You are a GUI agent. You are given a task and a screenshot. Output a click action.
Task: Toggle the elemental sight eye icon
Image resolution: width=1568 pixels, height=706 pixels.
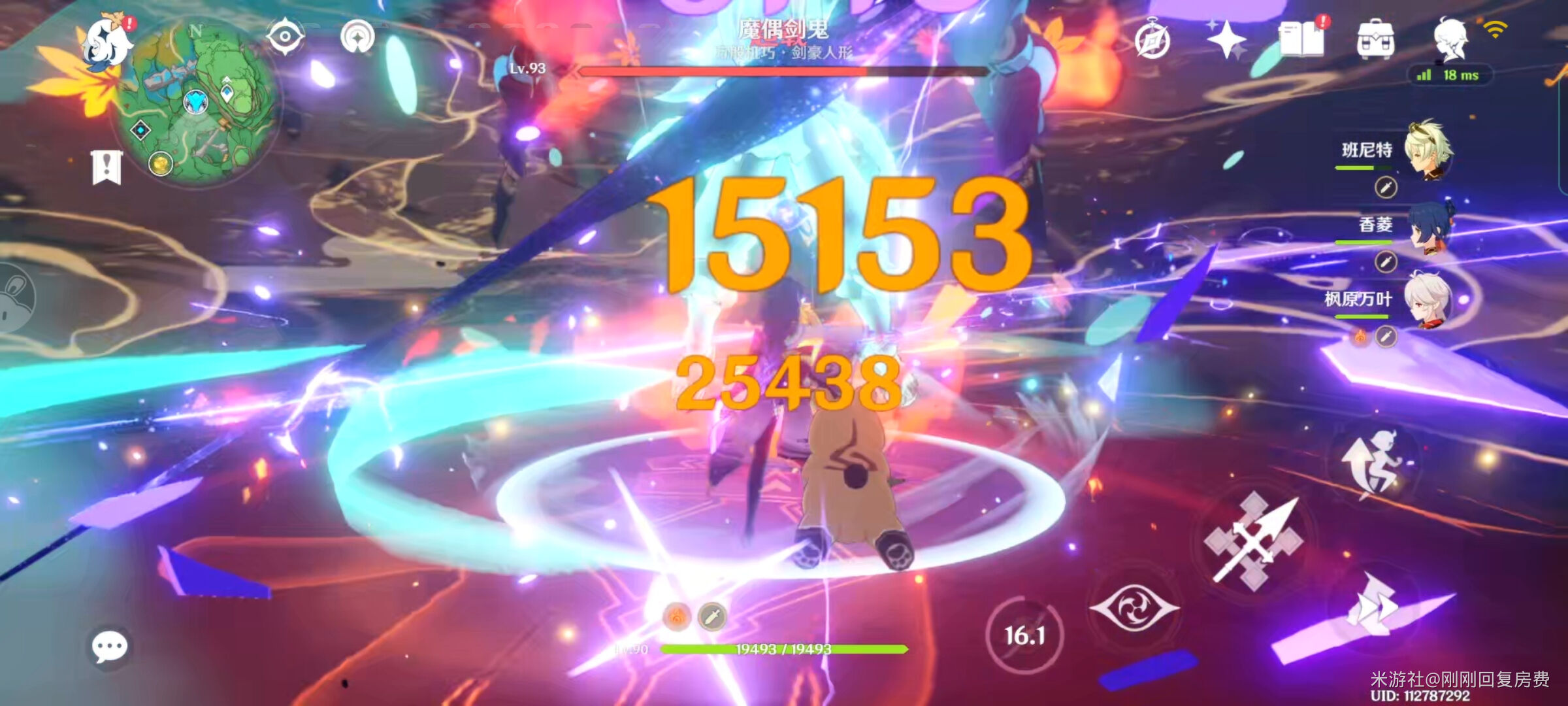286,37
